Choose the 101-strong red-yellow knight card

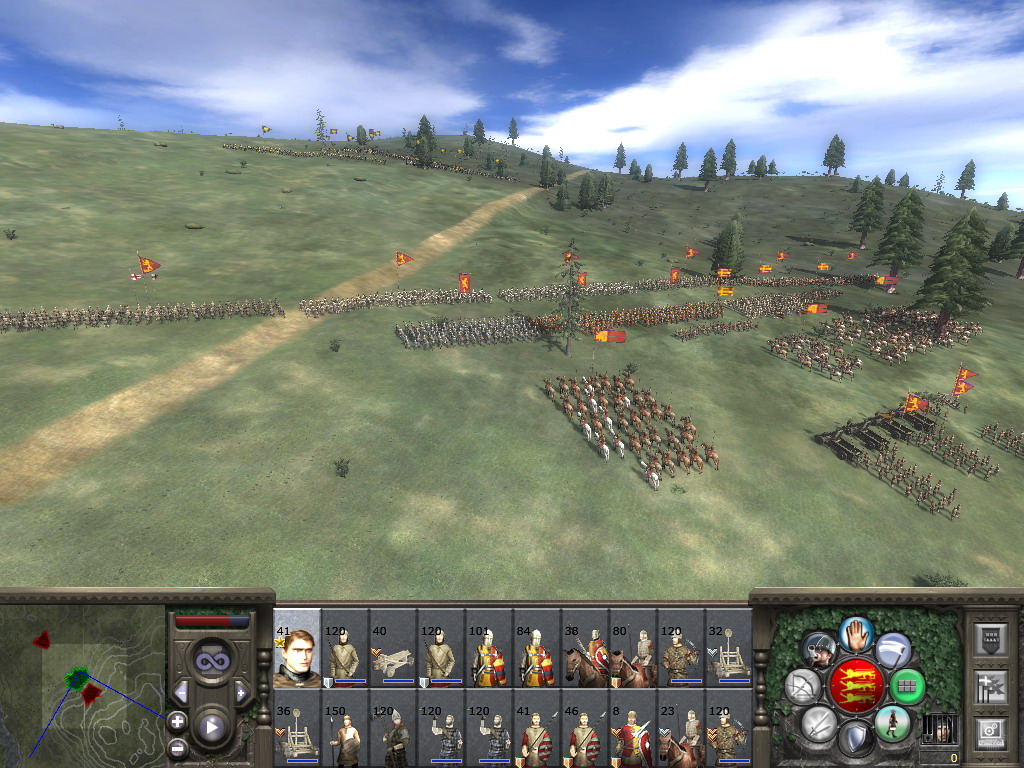[489, 648]
